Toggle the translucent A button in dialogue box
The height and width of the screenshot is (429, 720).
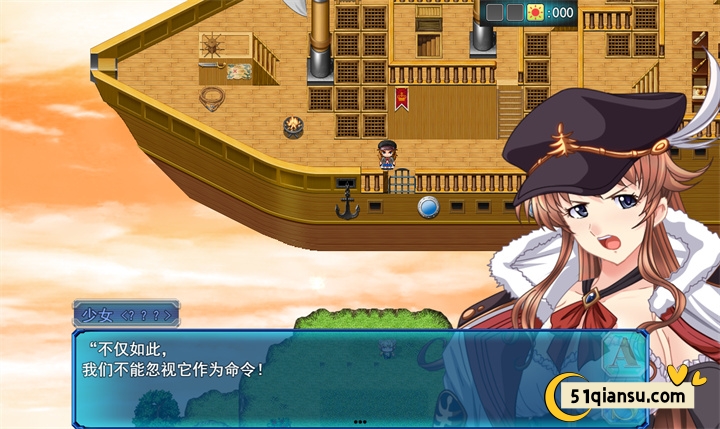[624, 351]
